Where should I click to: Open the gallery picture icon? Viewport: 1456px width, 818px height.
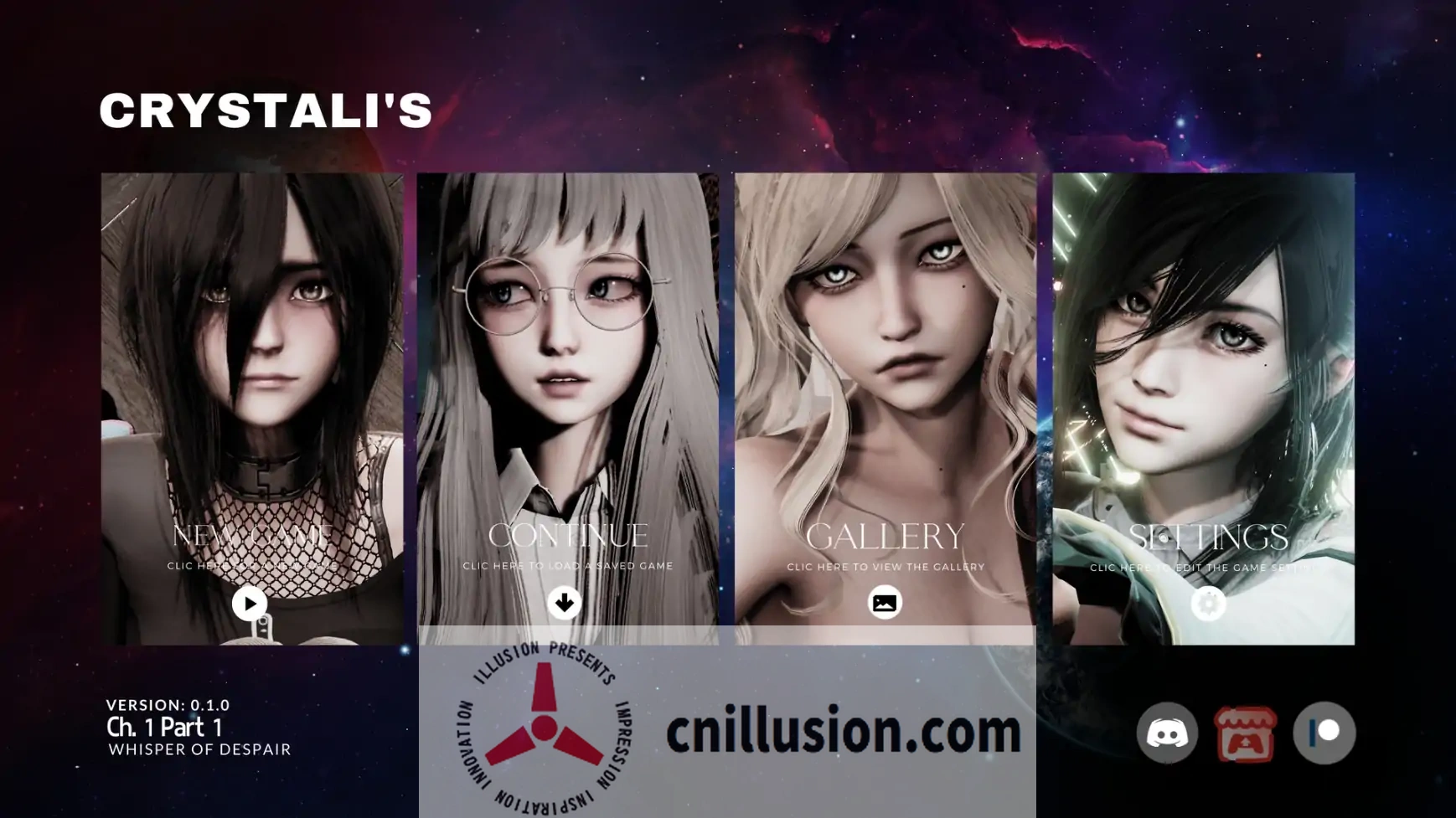click(x=885, y=601)
